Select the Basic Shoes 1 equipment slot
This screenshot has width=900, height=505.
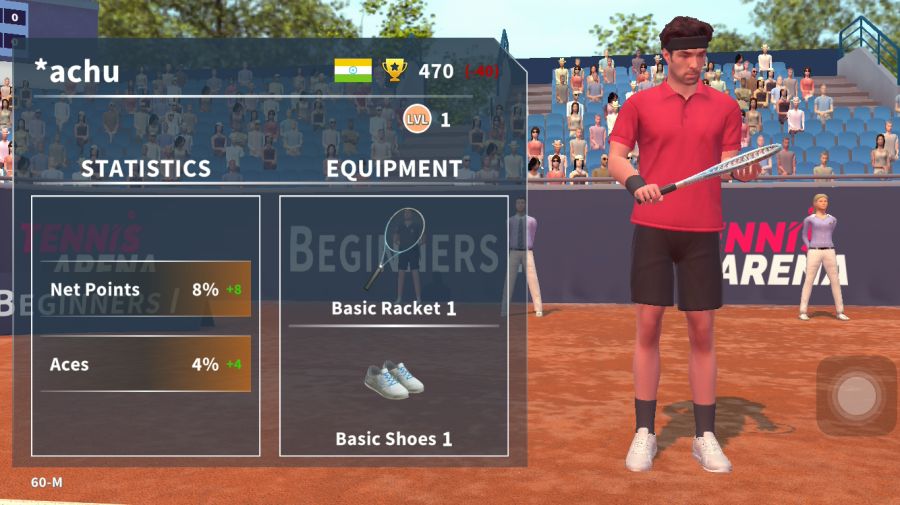click(393, 394)
